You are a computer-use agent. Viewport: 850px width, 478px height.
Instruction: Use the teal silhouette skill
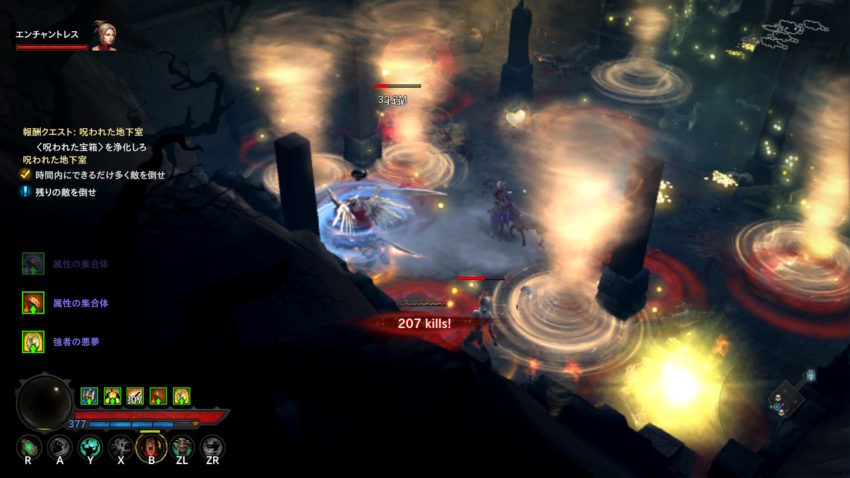(89, 447)
